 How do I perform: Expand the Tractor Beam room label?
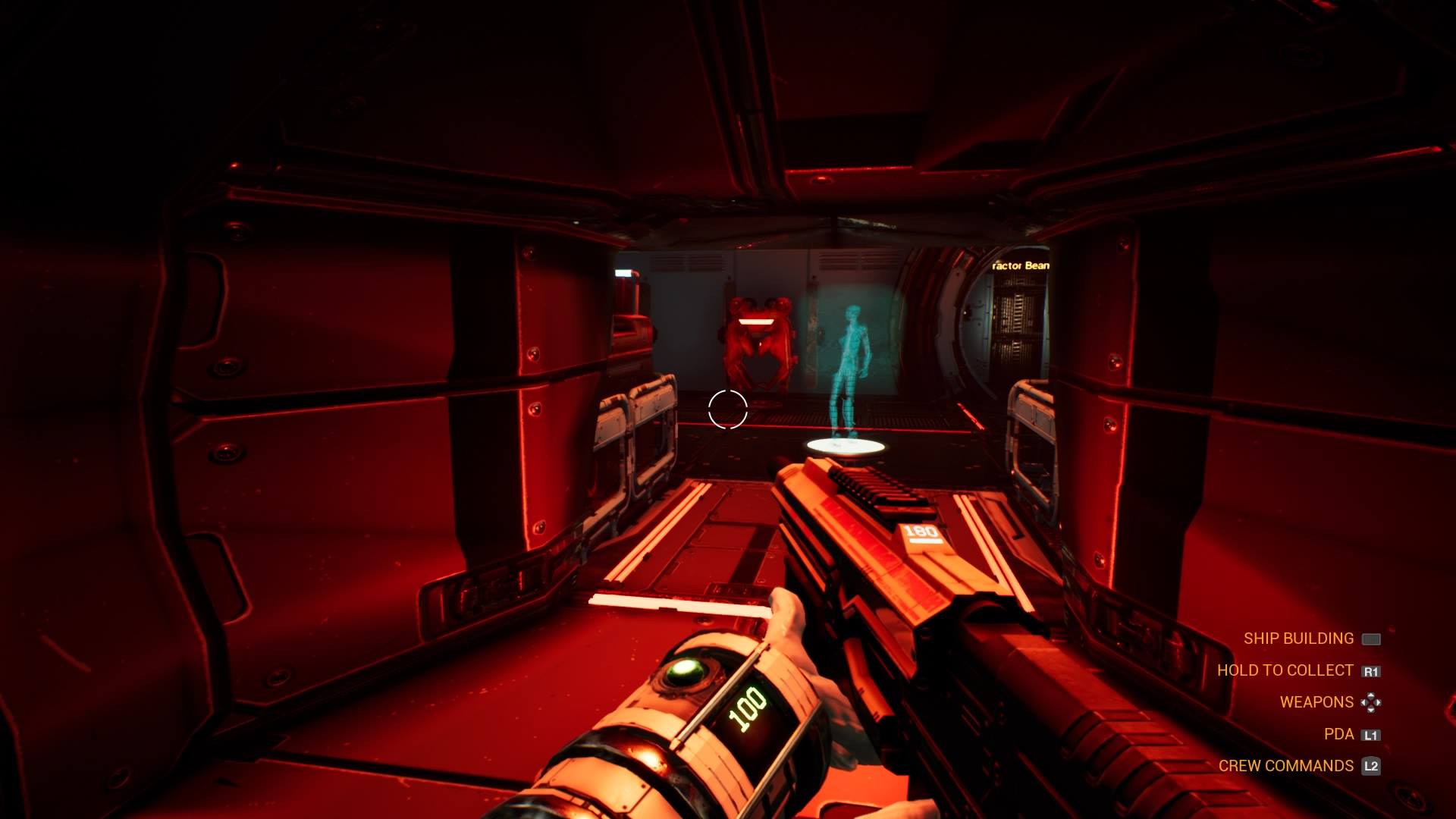[x=1020, y=266]
